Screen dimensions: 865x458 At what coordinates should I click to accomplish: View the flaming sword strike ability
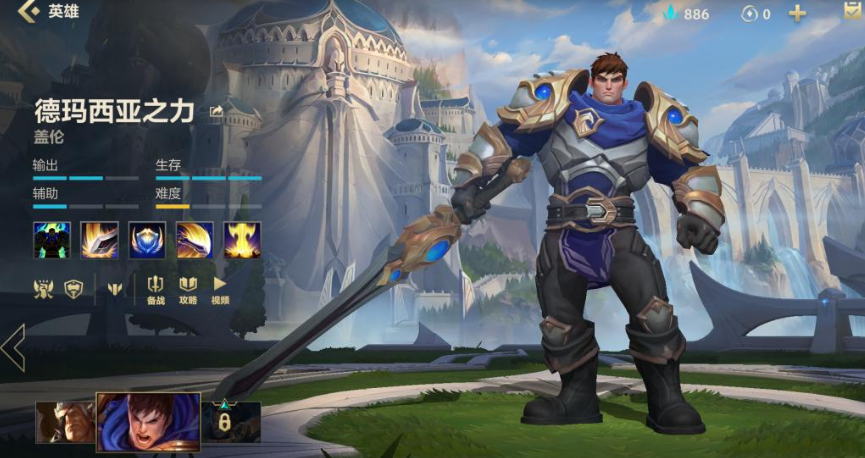99,240
